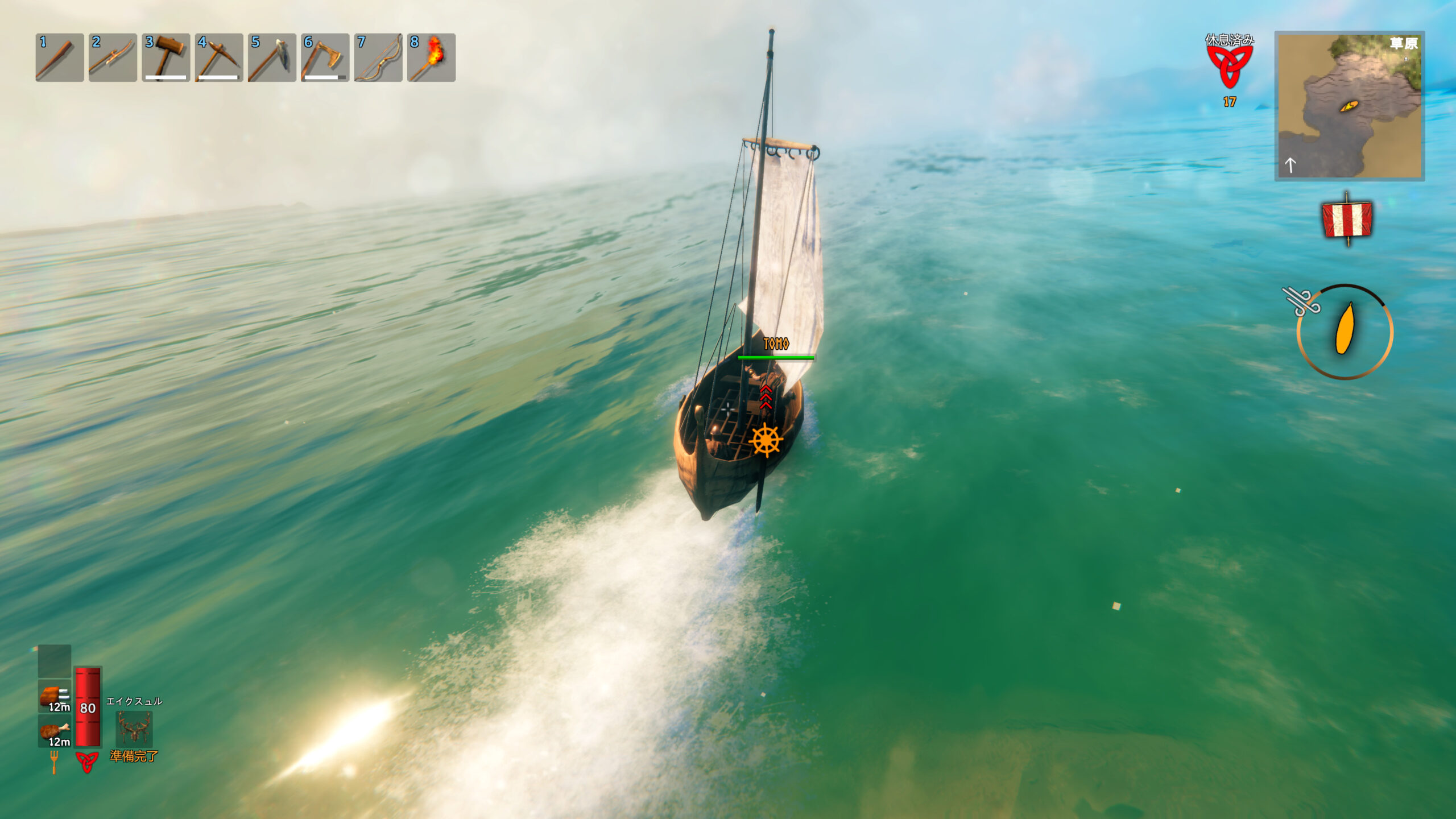Equip the spear in hotbar slot 2

(x=113, y=57)
